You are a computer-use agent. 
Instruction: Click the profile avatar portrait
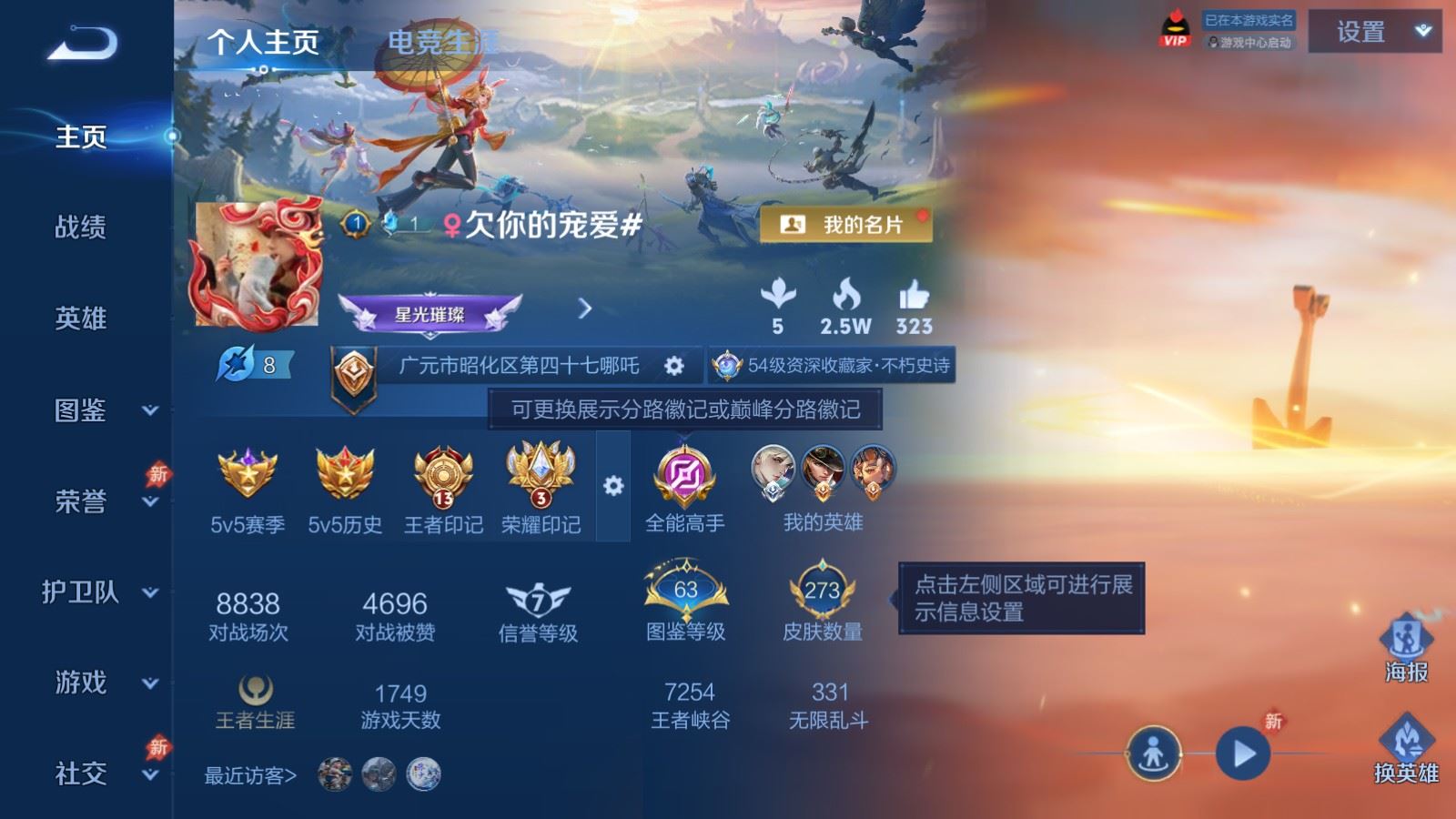[258, 264]
